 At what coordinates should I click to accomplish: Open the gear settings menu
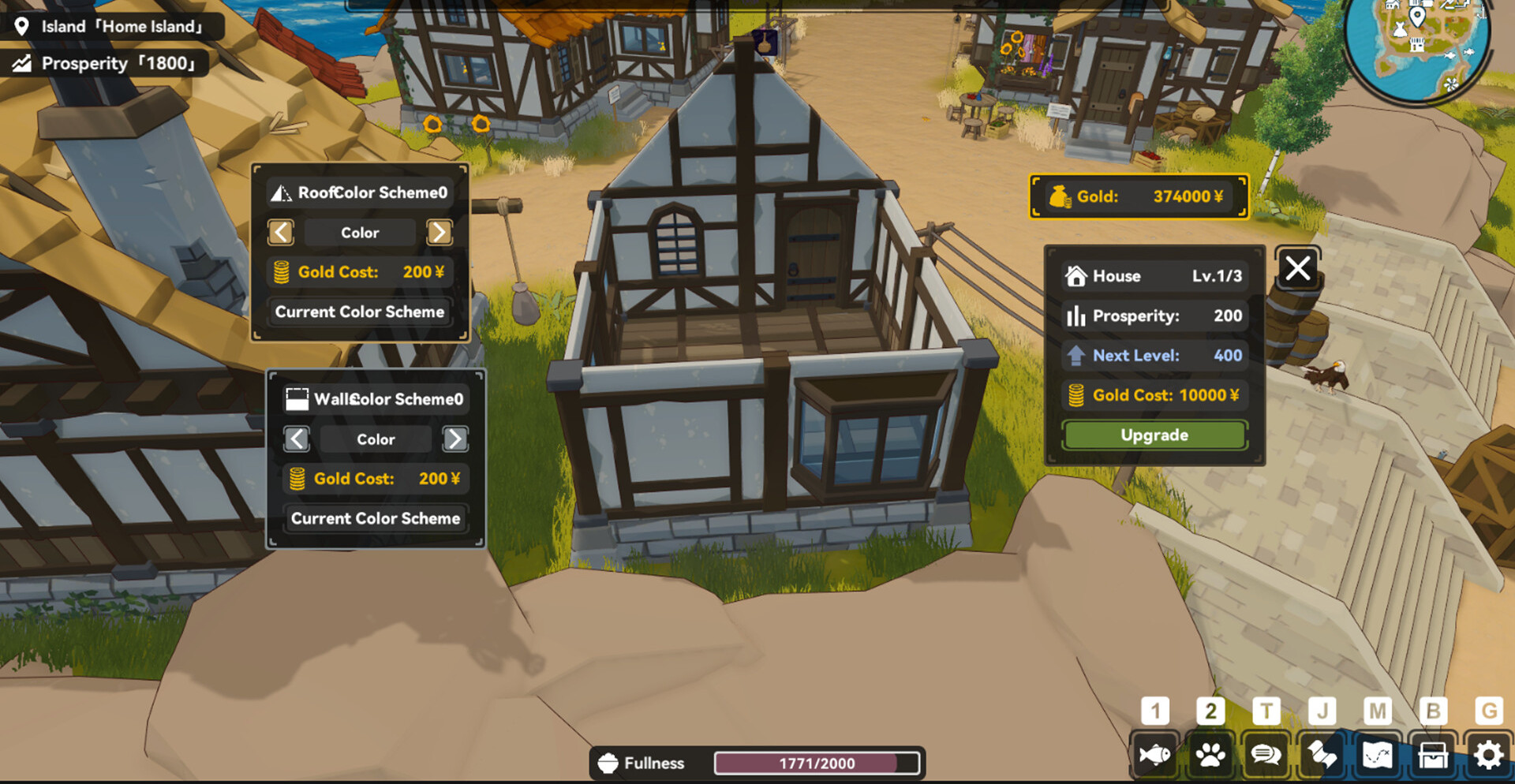[1488, 756]
